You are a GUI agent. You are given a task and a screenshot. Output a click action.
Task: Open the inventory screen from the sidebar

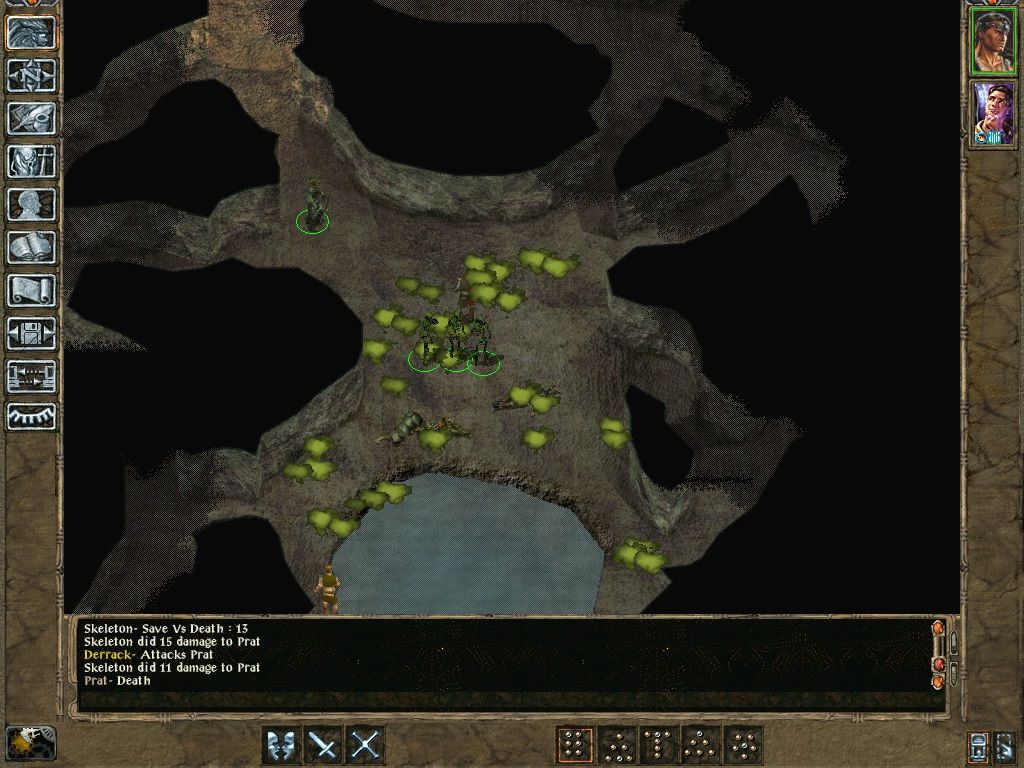tap(32, 161)
